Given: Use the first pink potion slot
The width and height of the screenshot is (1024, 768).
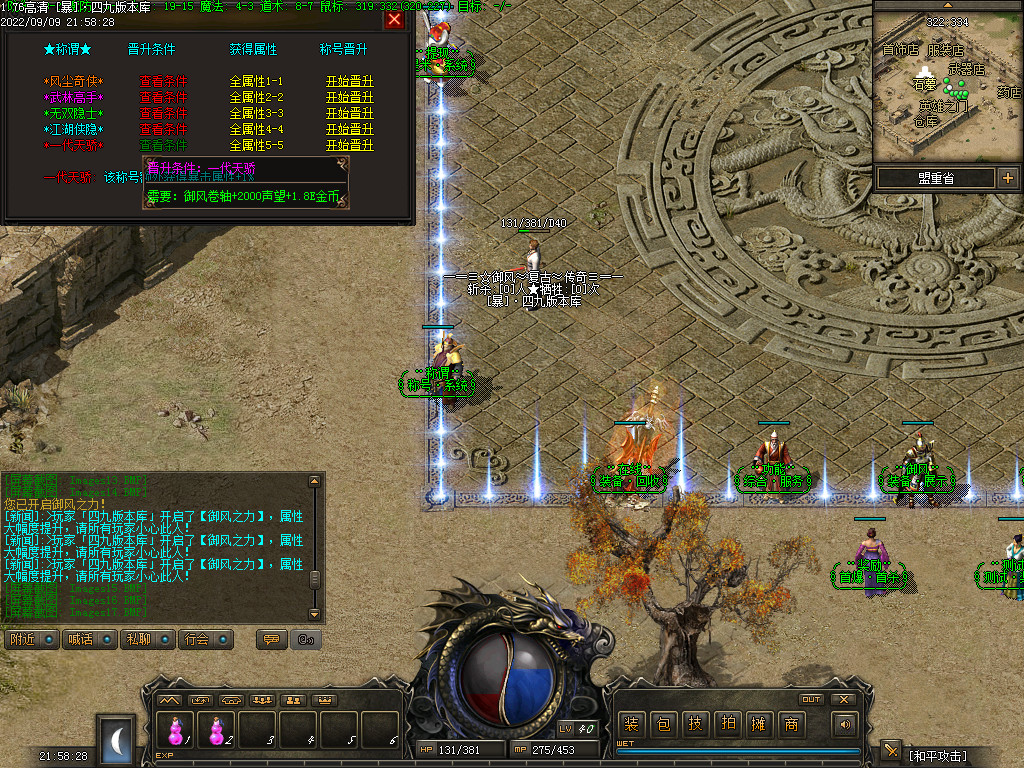Looking at the screenshot, I should [176, 731].
